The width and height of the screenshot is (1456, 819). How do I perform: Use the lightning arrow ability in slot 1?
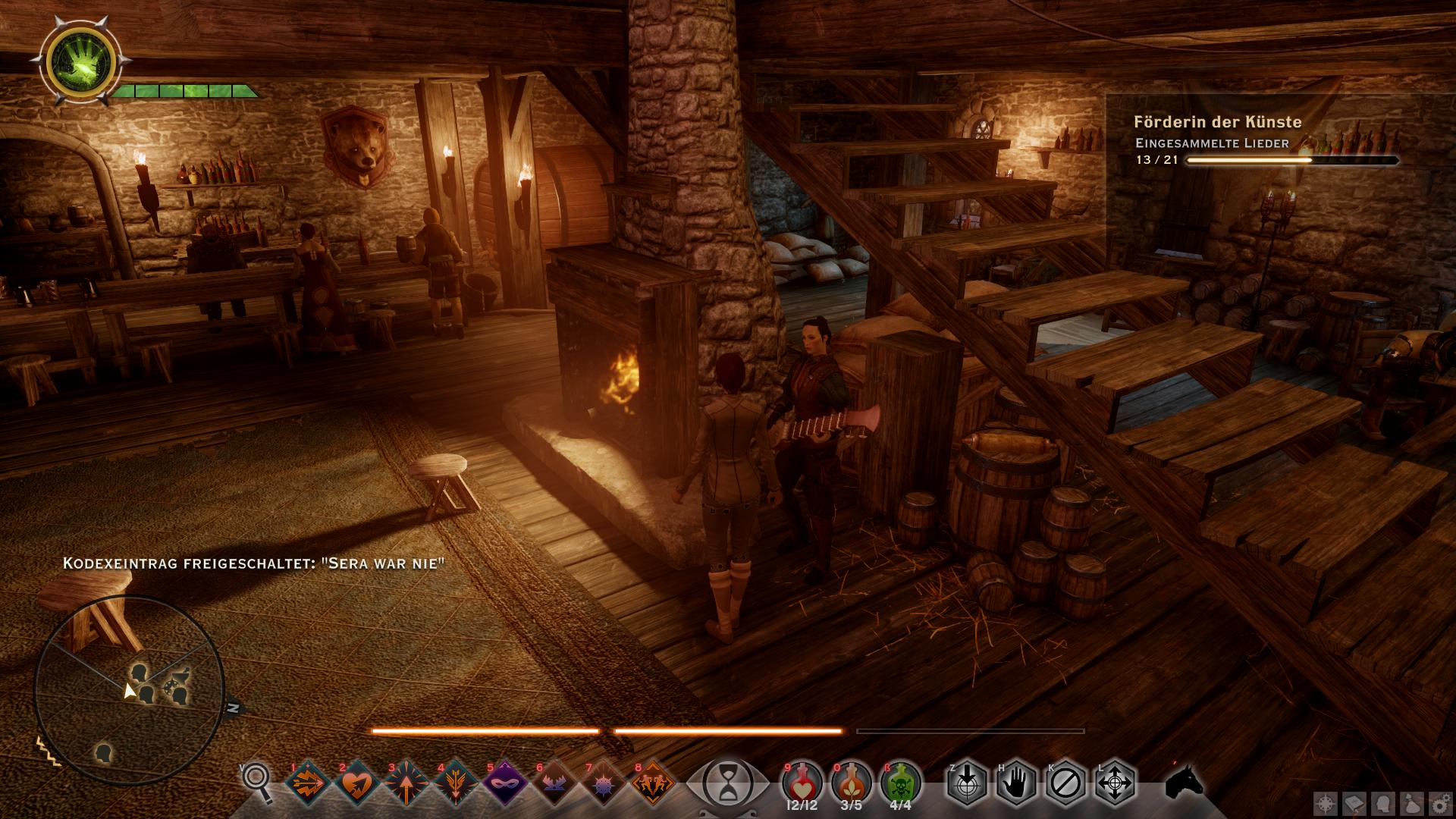pos(308,782)
